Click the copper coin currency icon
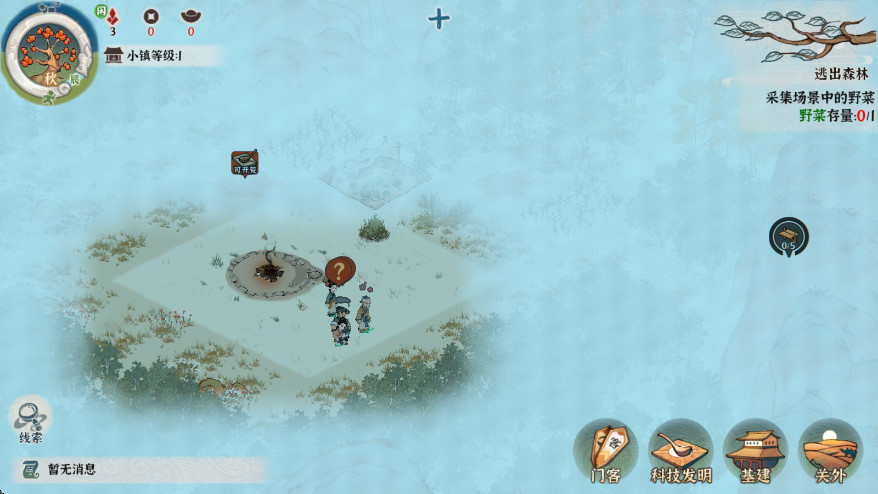Image resolution: width=878 pixels, height=494 pixels. (x=151, y=16)
